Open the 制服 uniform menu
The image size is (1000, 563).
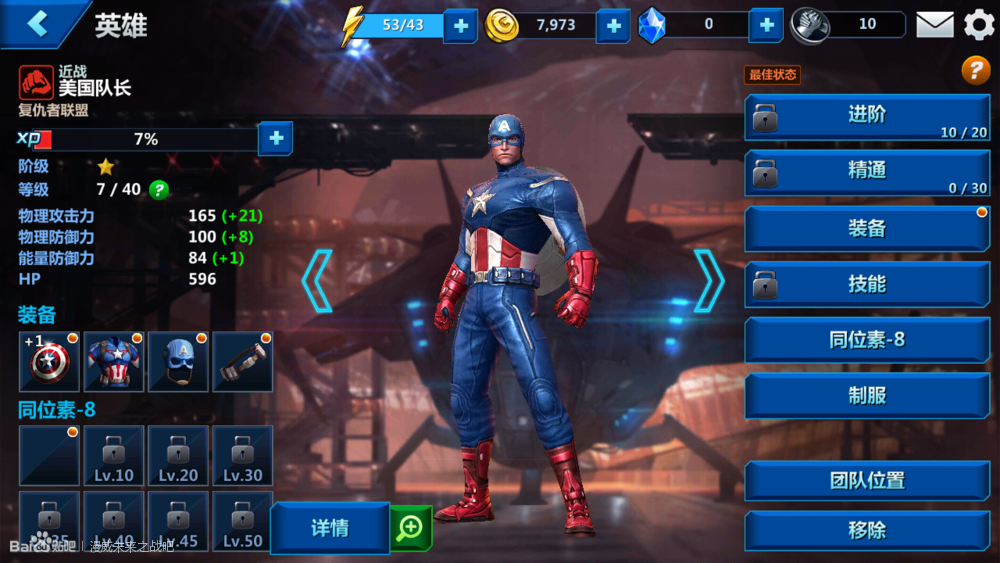[x=867, y=396]
